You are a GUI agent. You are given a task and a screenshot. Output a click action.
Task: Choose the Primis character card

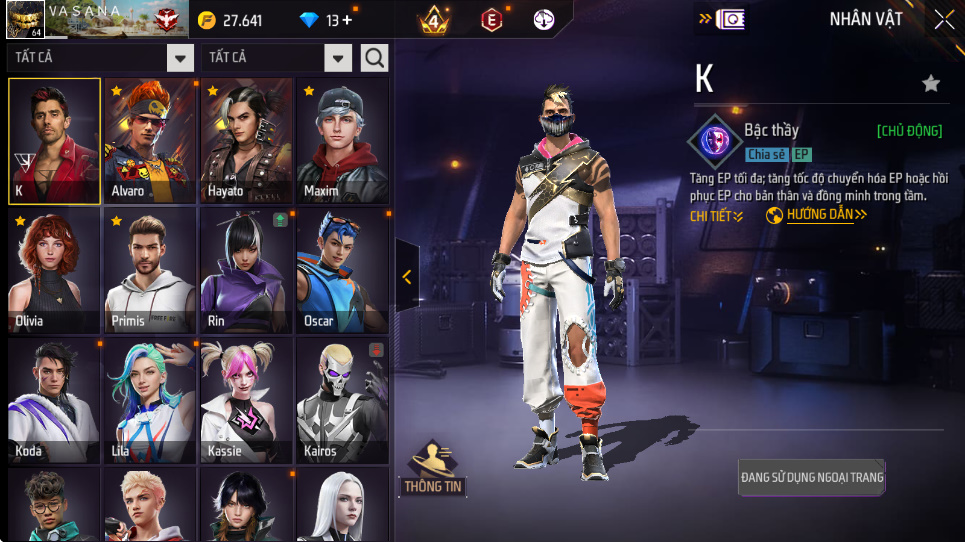(x=151, y=271)
